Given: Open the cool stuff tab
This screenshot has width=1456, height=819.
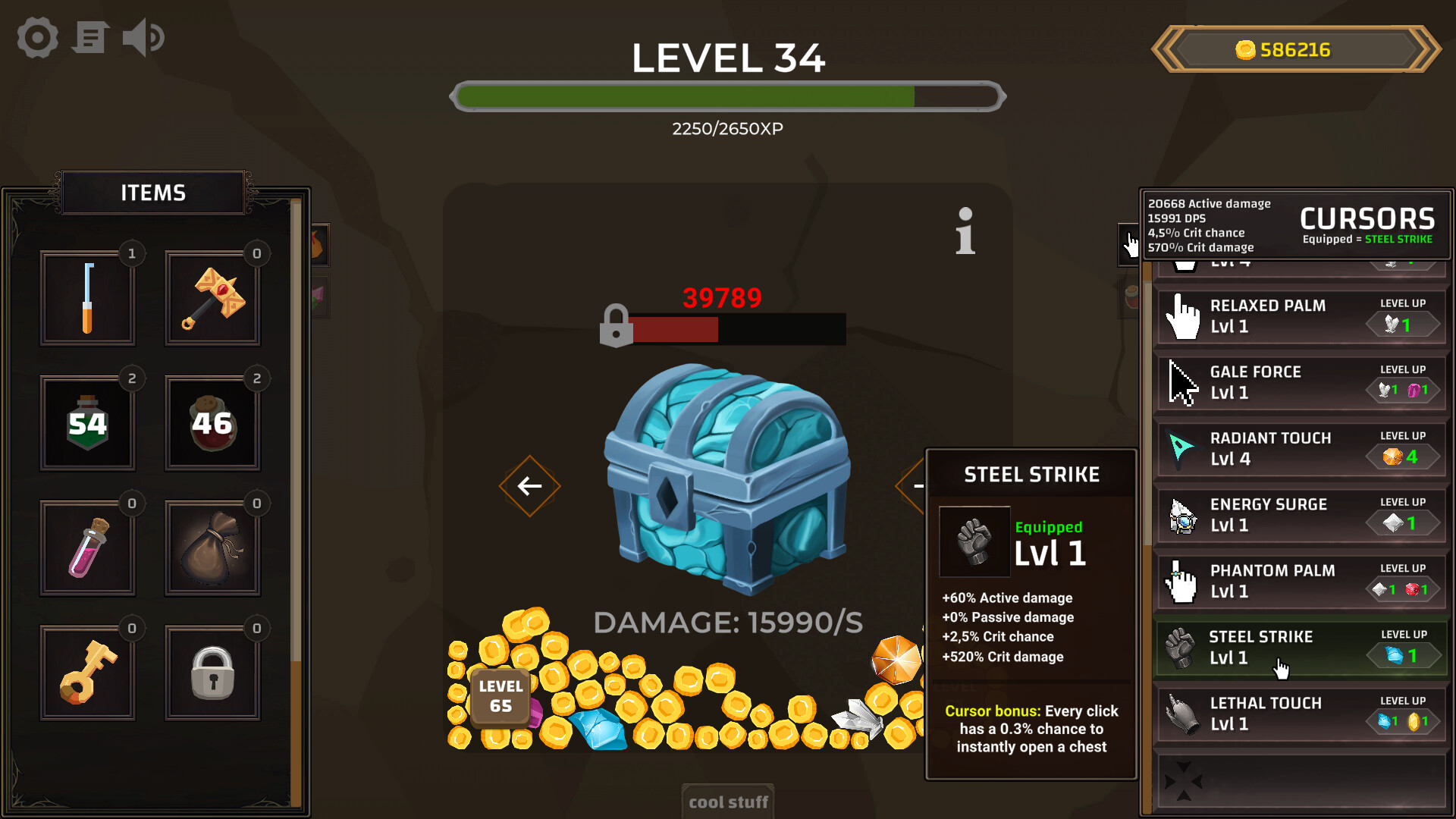Looking at the screenshot, I should 727,801.
